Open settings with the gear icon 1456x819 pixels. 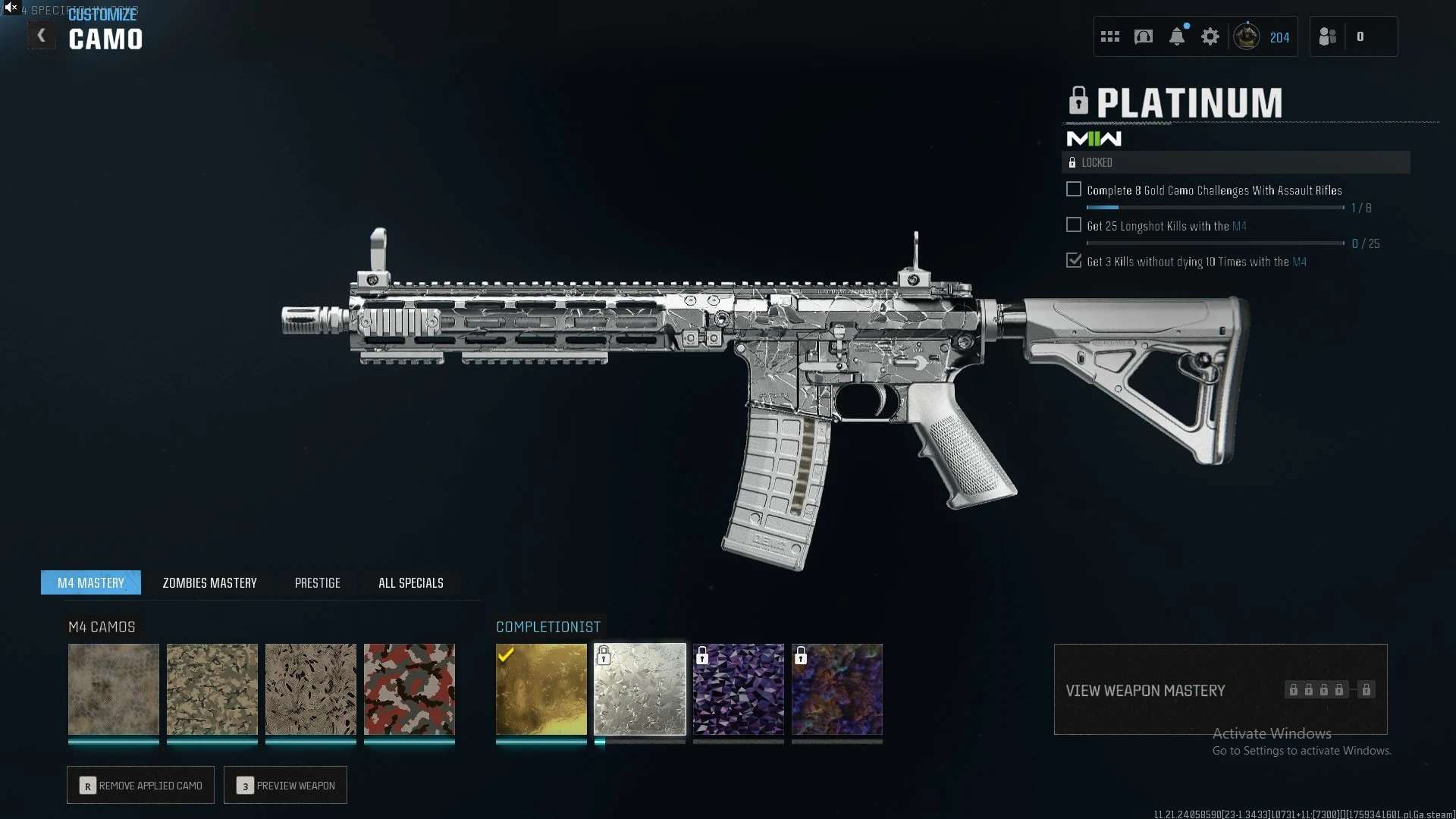(1210, 36)
